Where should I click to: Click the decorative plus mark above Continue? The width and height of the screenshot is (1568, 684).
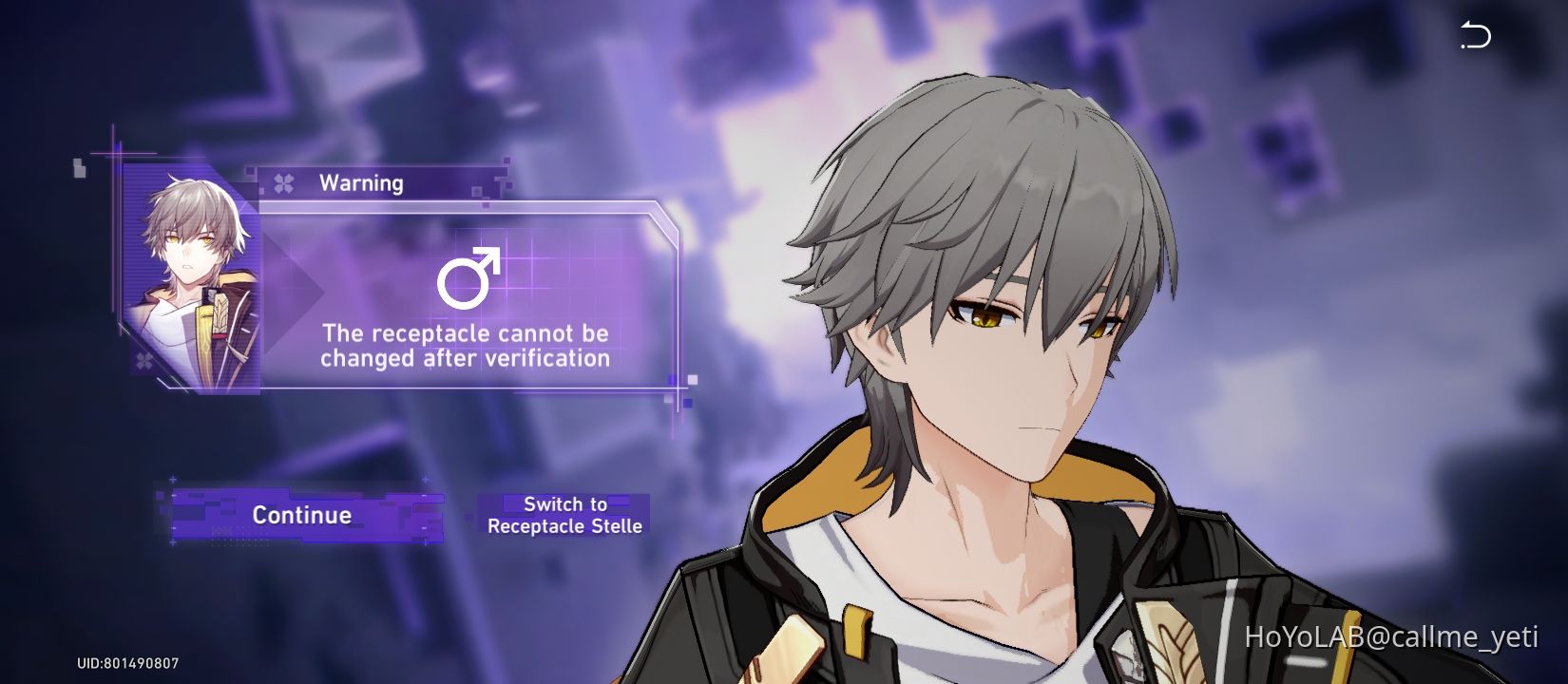click(172, 479)
